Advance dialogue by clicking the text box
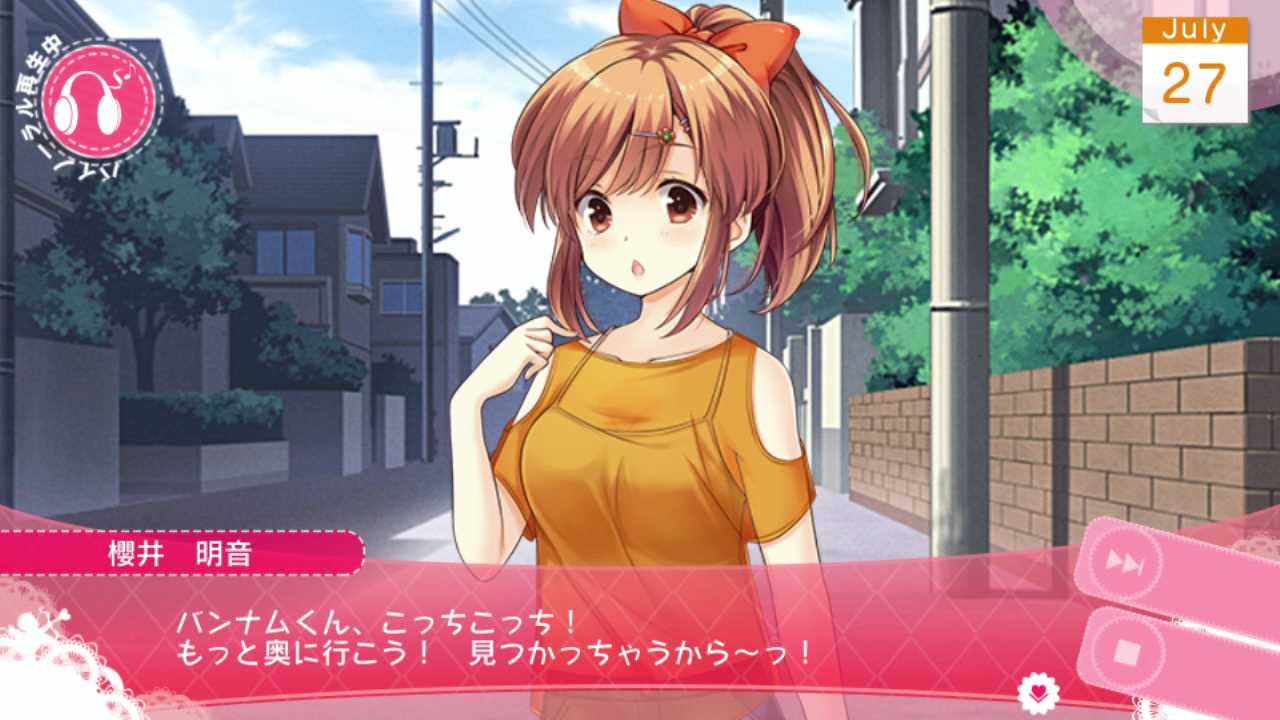 click(x=500, y=640)
